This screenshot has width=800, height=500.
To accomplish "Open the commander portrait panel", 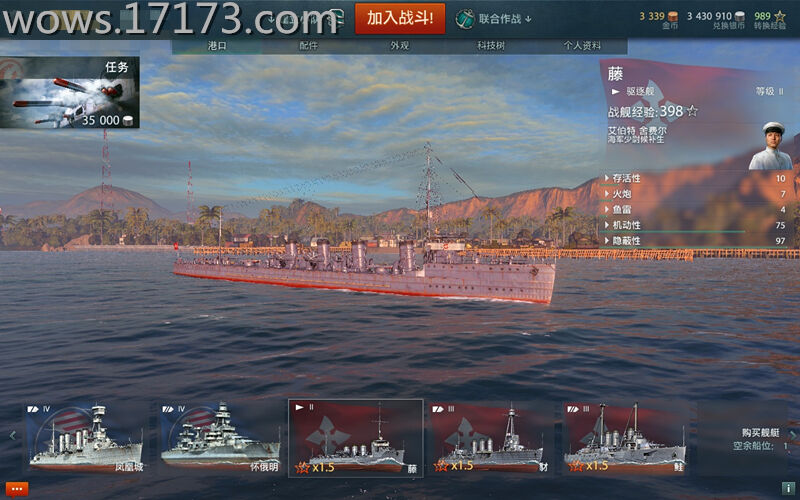I will (x=772, y=145).
